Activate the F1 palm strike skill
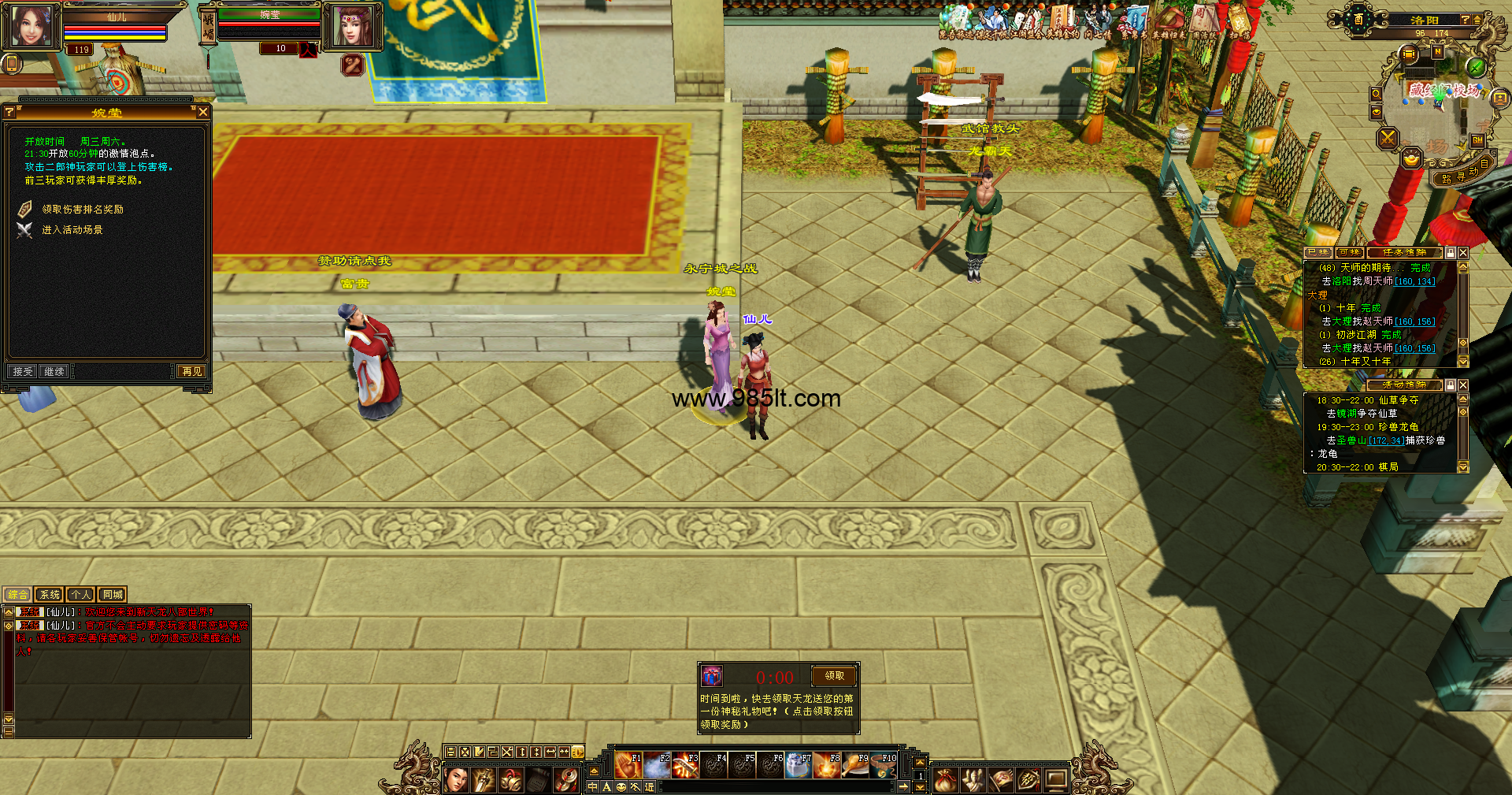The image size is (1512, 795). pos(628,765)
